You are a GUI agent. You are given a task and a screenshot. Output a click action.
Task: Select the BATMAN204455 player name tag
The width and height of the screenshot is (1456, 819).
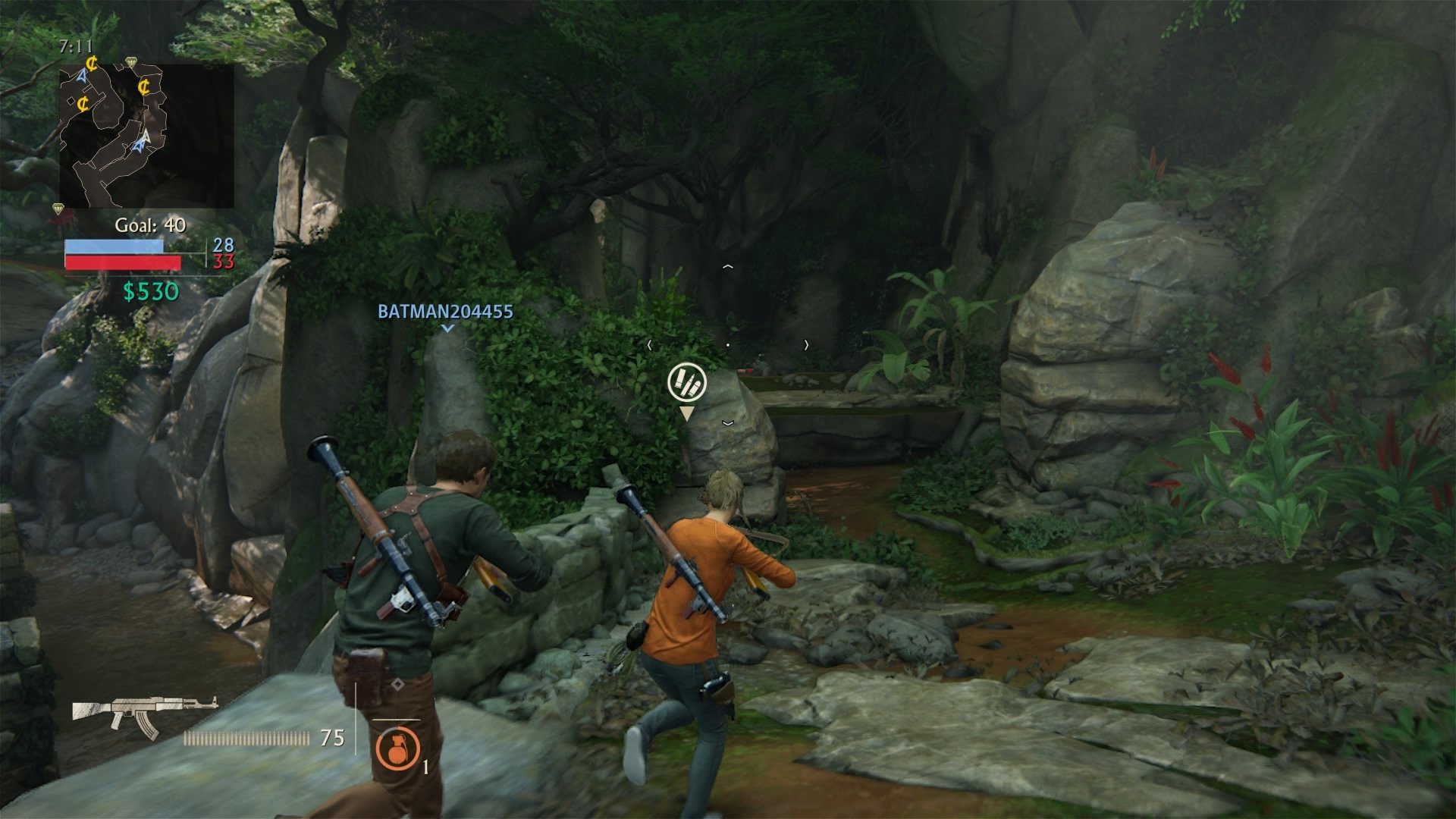coord(444,312)
